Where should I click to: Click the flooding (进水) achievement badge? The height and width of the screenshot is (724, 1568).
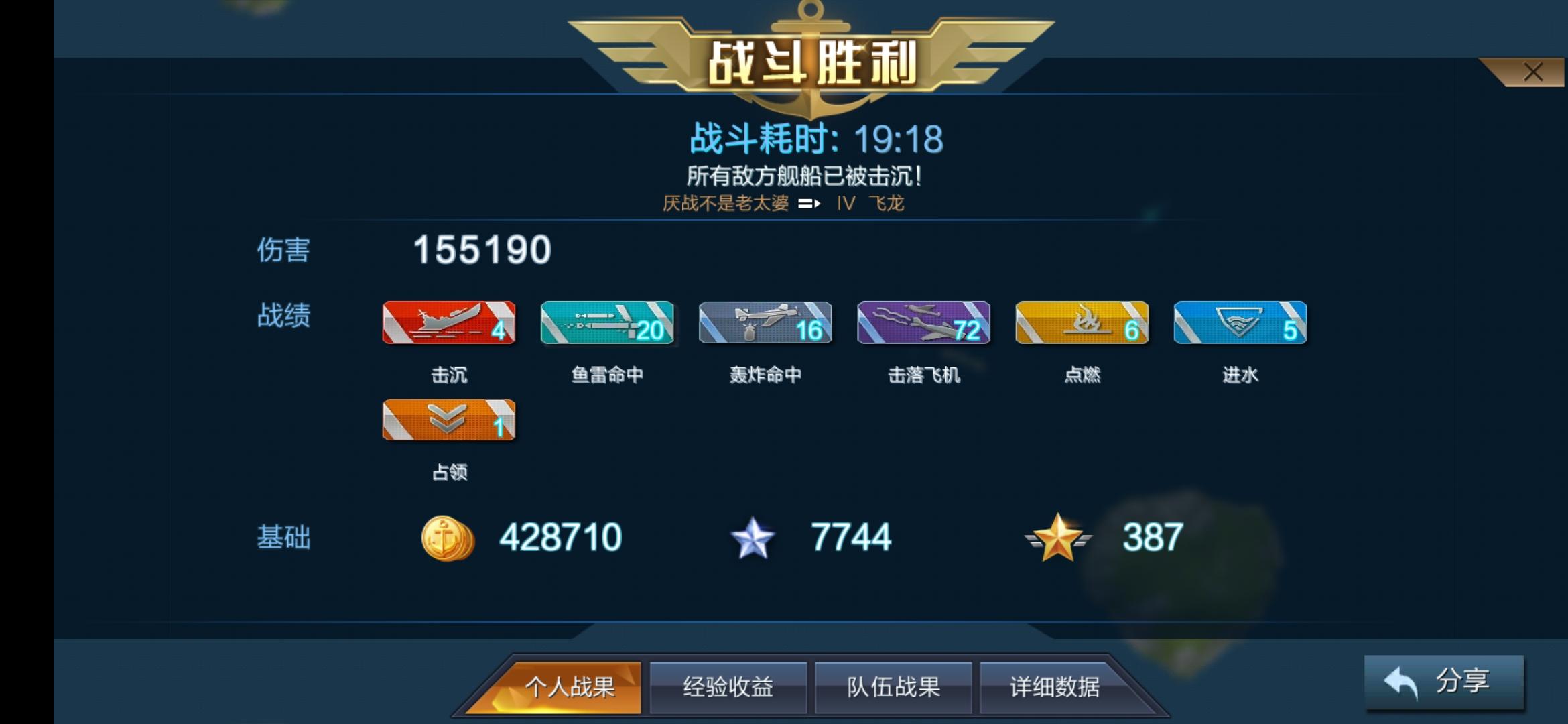pyautogui.click(x=1240, y=323)
